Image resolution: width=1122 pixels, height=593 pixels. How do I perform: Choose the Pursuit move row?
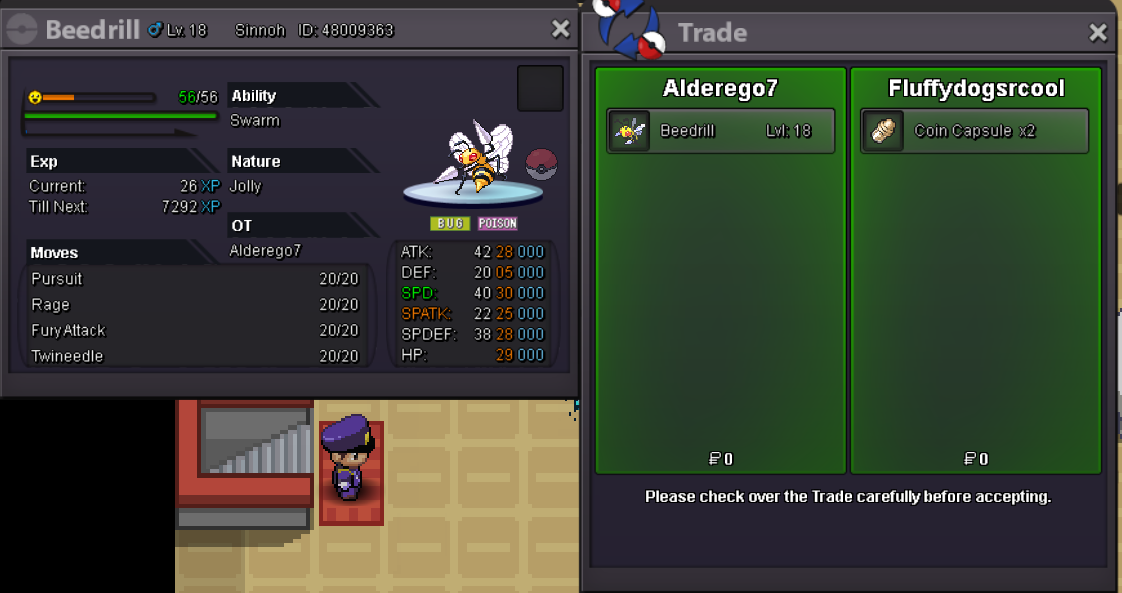(x=194, y=279)
